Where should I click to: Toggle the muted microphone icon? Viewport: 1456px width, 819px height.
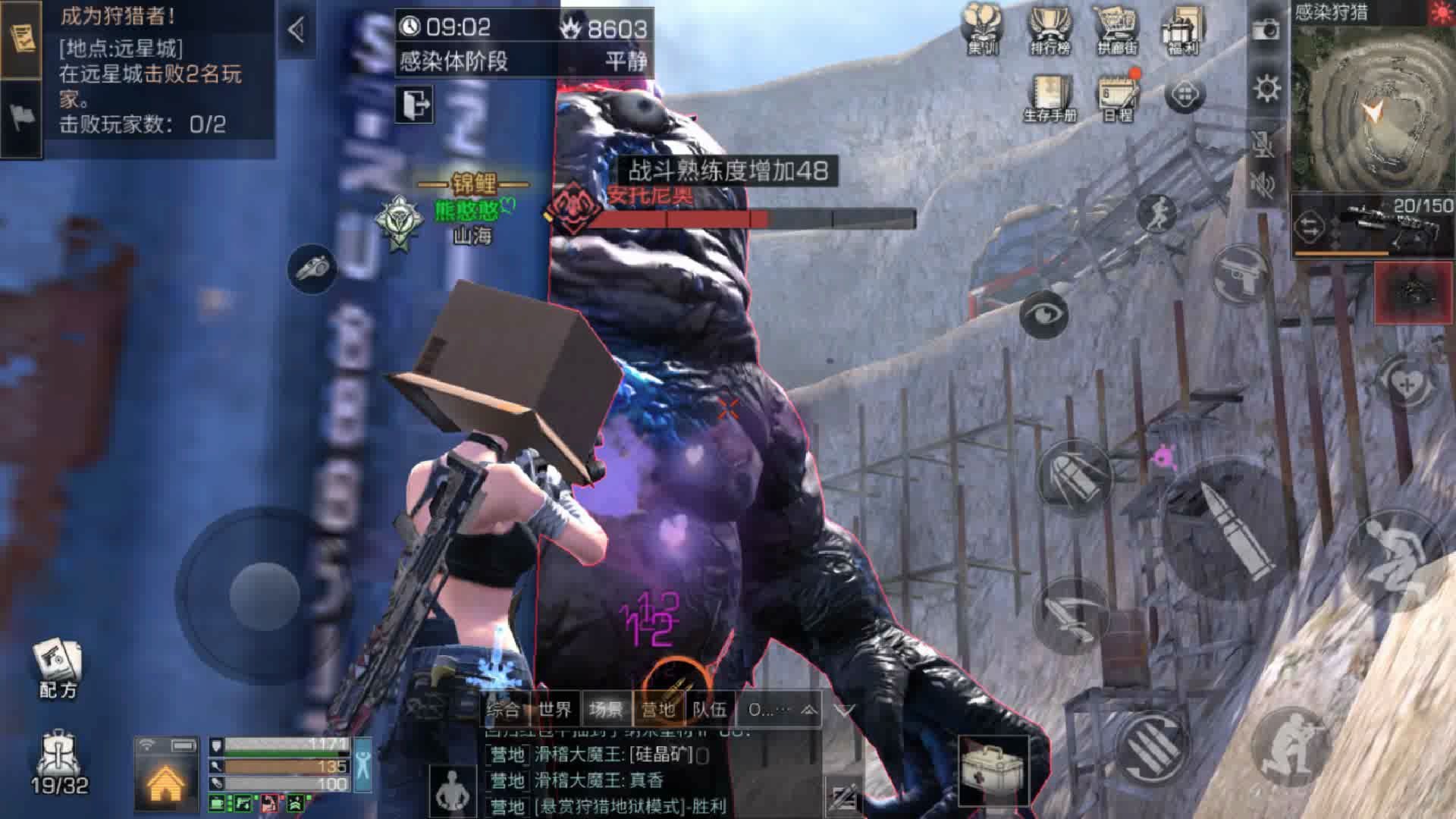click(x=1263, y=144)
